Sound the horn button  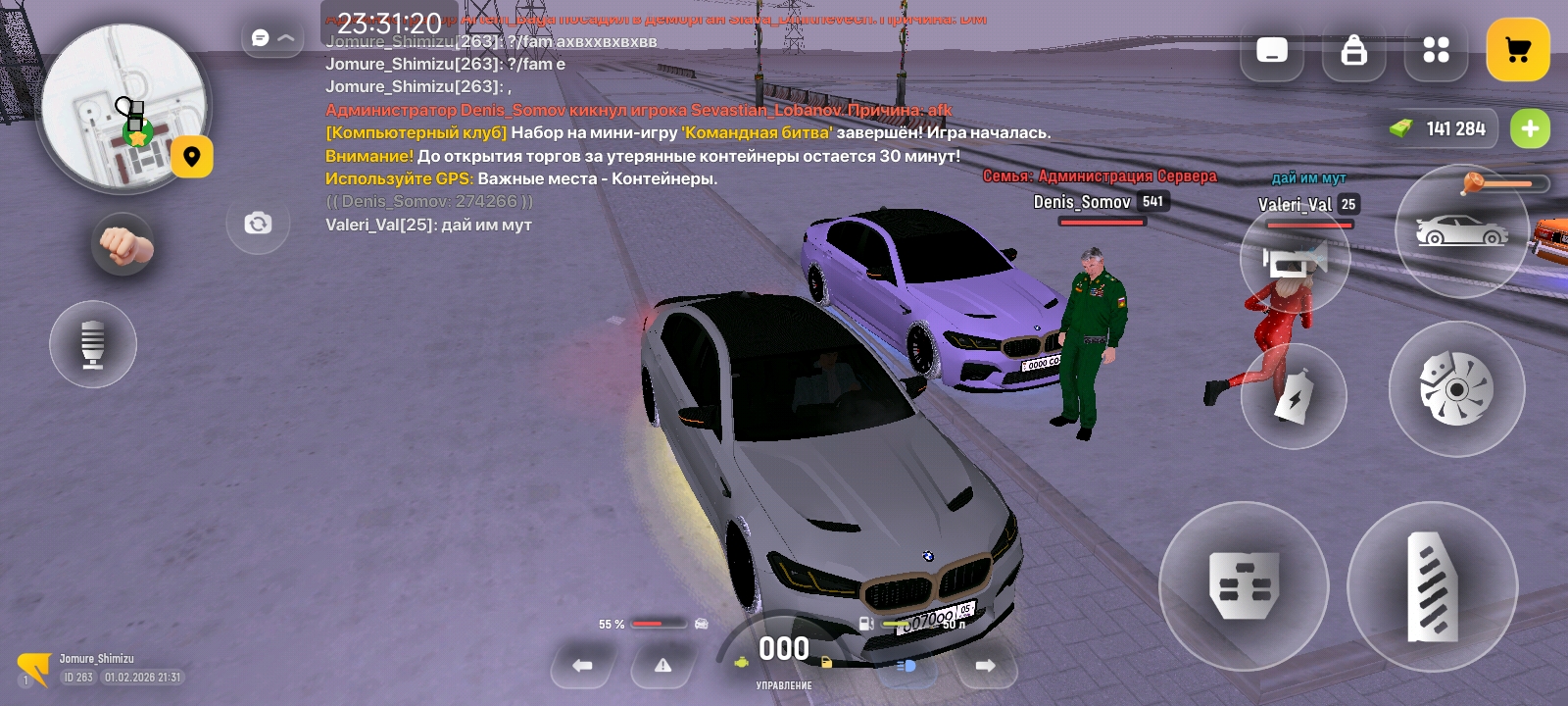[x=1295, y=260]
